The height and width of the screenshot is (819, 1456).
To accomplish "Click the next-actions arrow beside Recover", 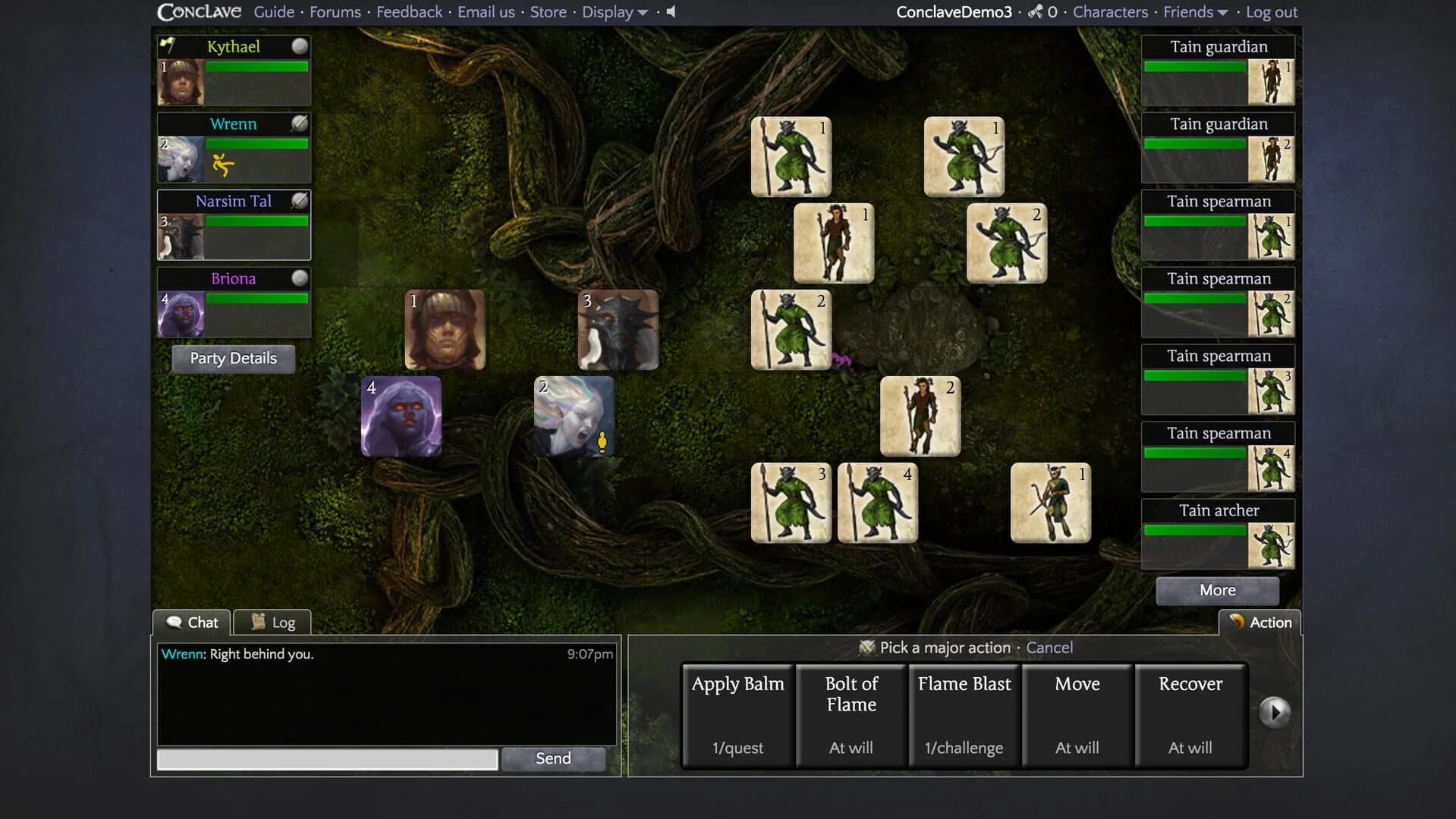I will tap(1275, 711).
